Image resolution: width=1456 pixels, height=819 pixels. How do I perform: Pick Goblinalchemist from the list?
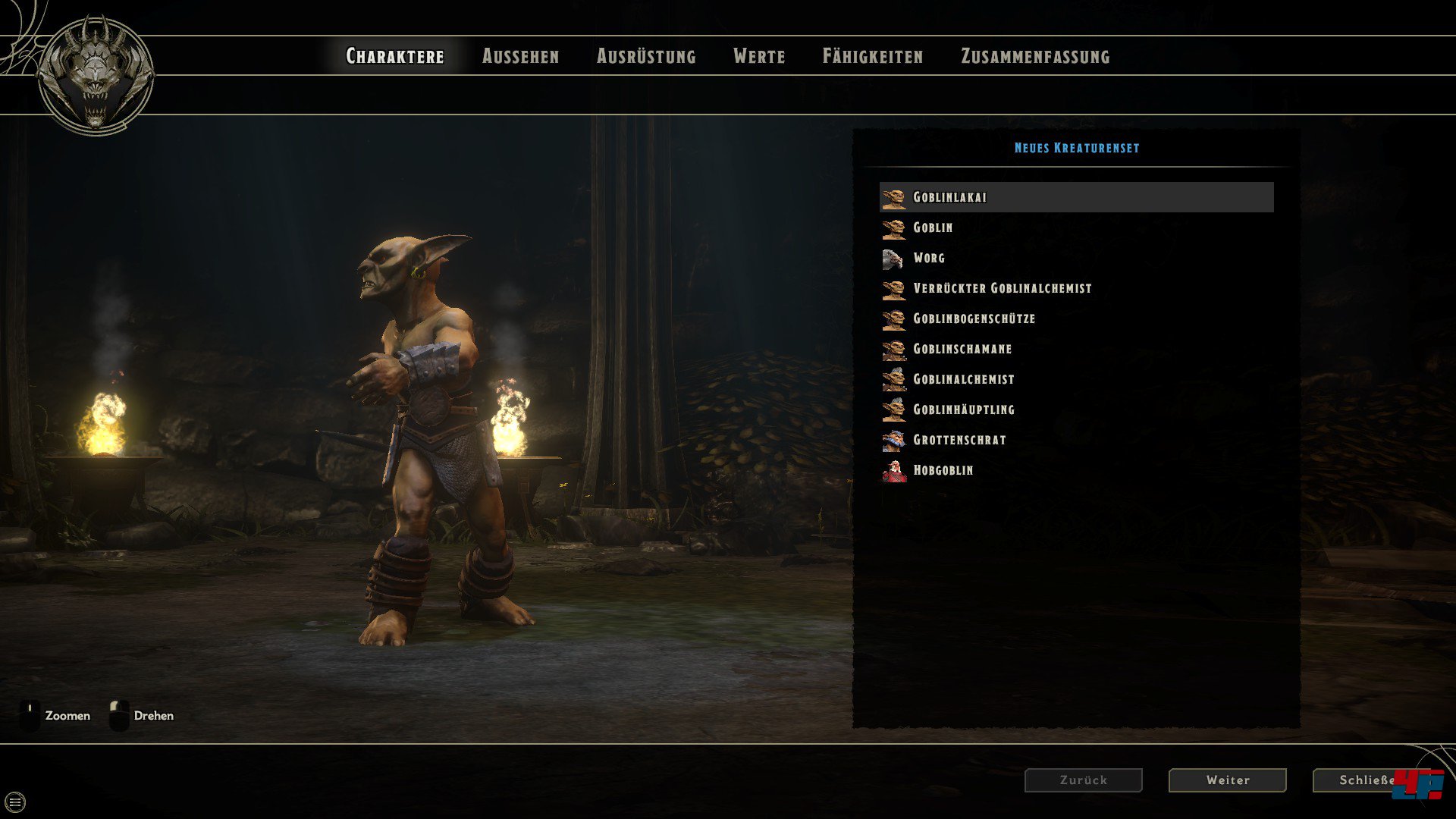tap(963, 379)
